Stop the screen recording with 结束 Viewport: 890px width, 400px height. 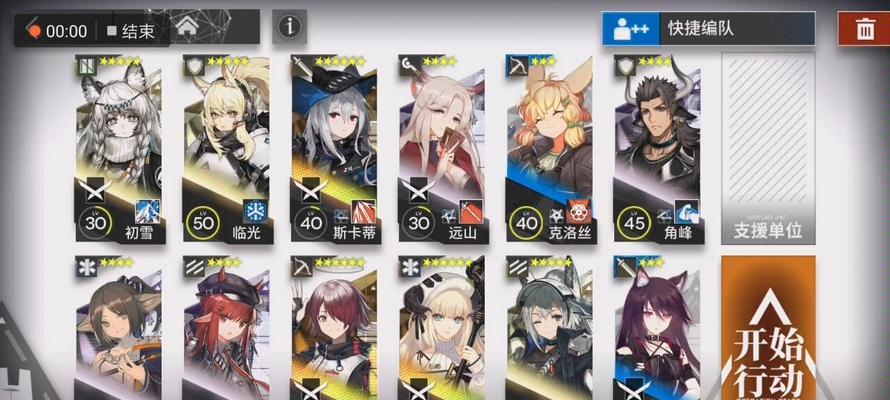point(130,30)
